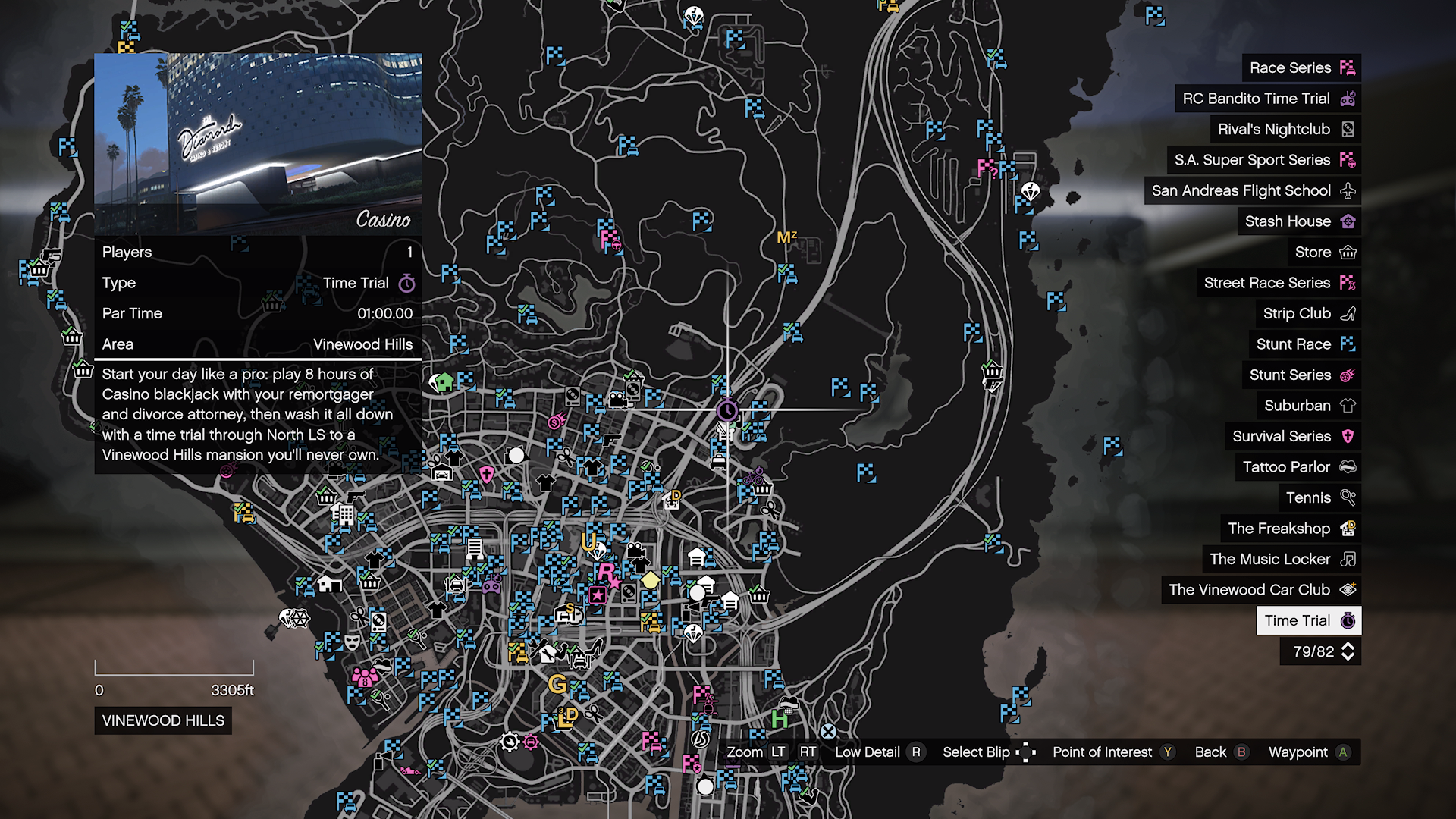1456x819 pixels.
Task: Highlight the Tennis legend entry
Action: (x=1319, y=497)
